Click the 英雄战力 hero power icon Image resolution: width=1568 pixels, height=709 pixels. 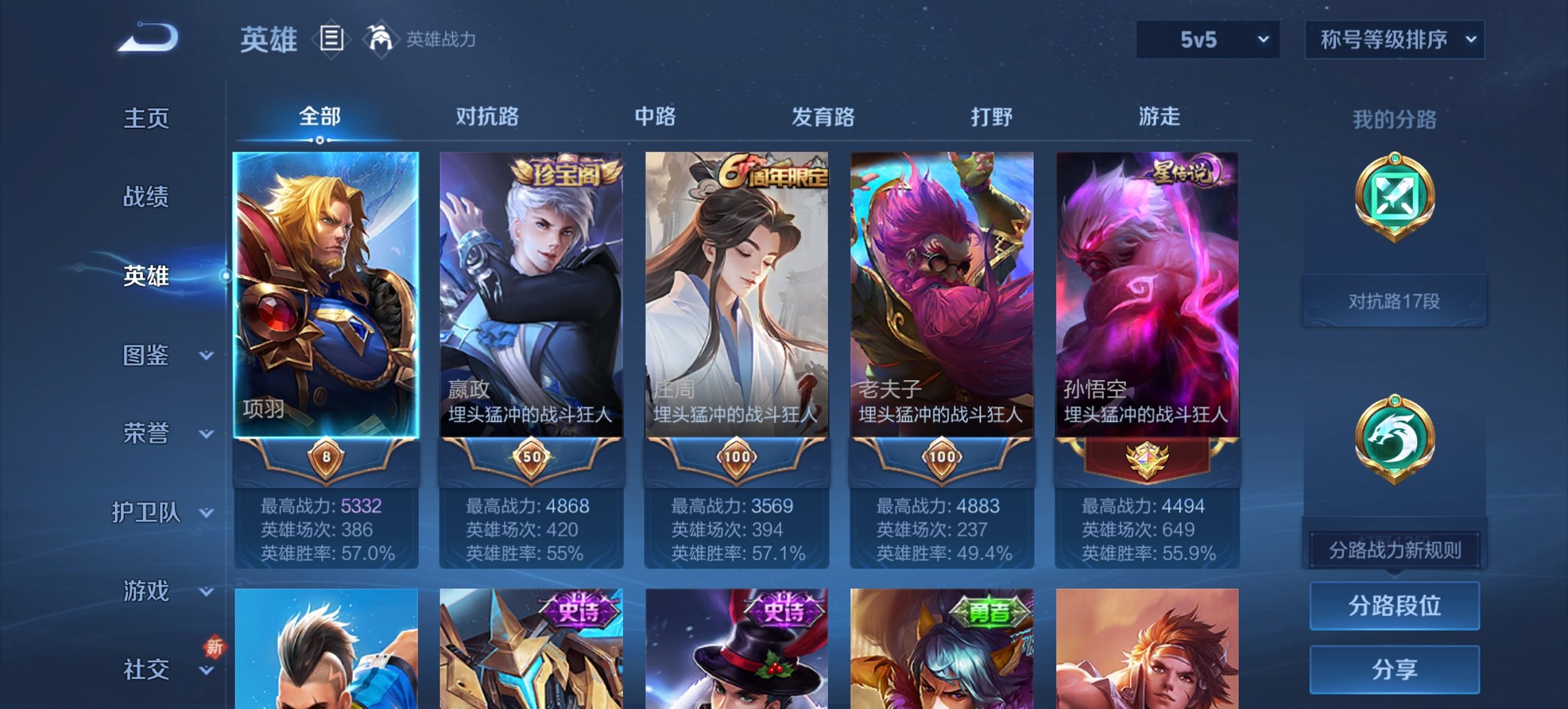381,40
